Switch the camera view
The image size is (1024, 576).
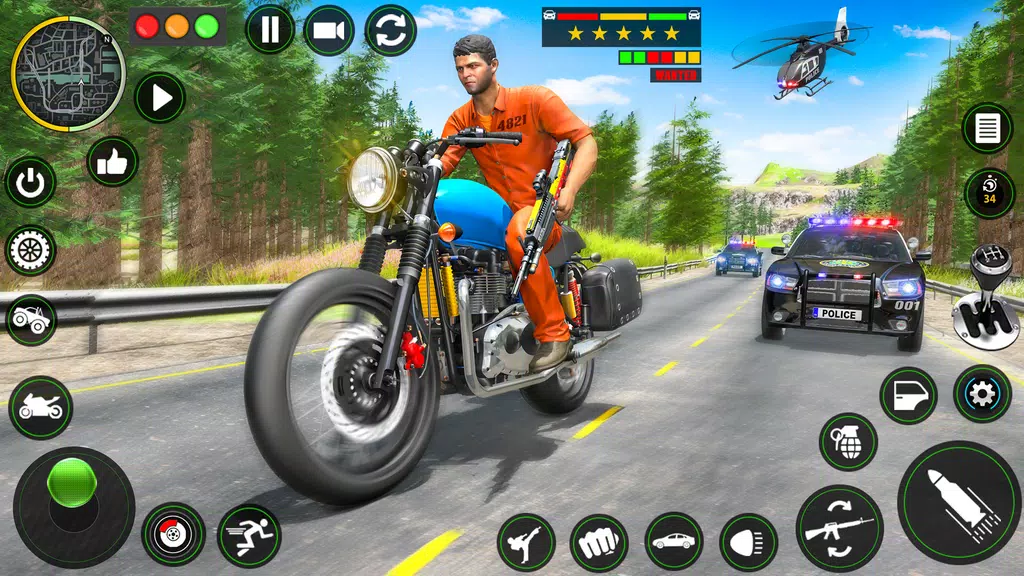pyautogui.click(x=329, y=30)
